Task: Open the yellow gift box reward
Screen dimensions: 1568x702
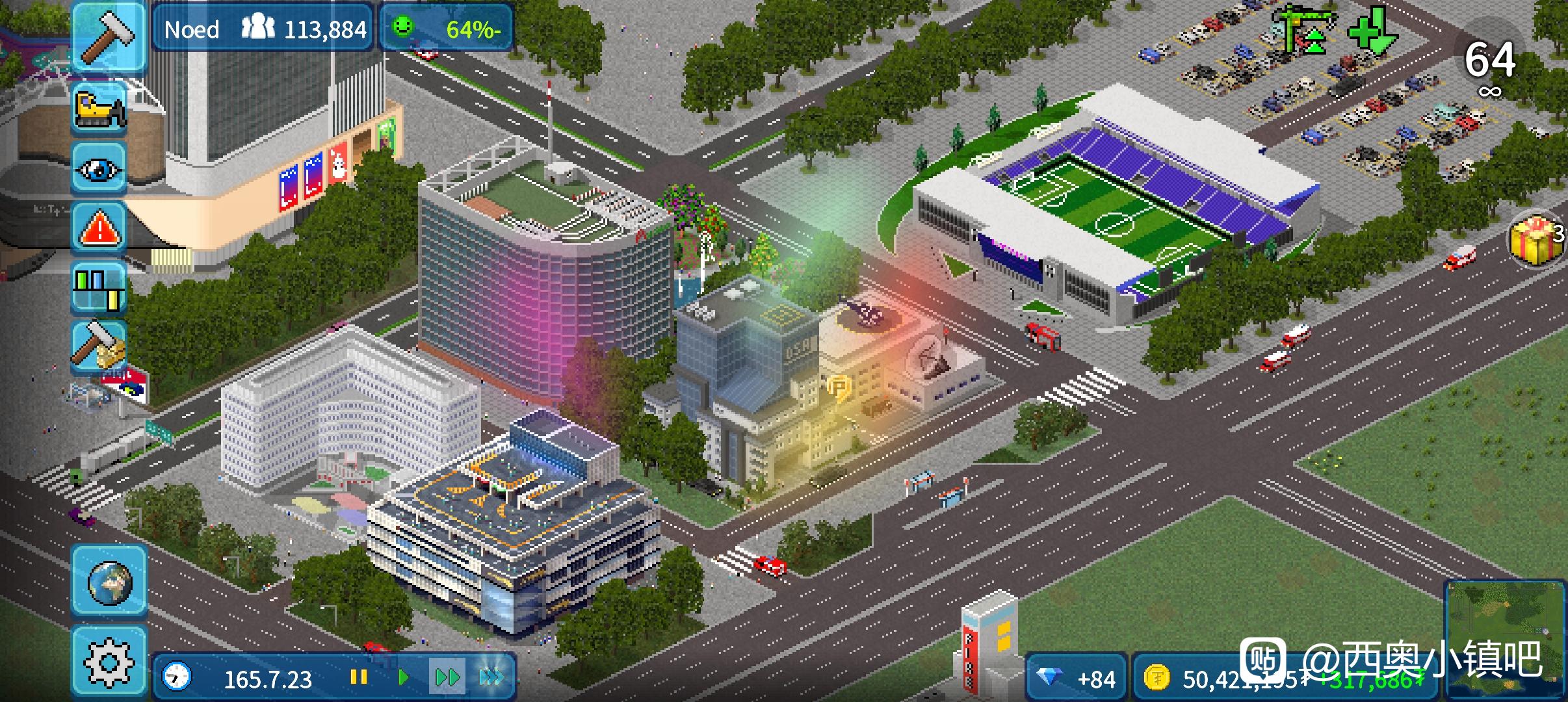Action: coord(1536,239)
